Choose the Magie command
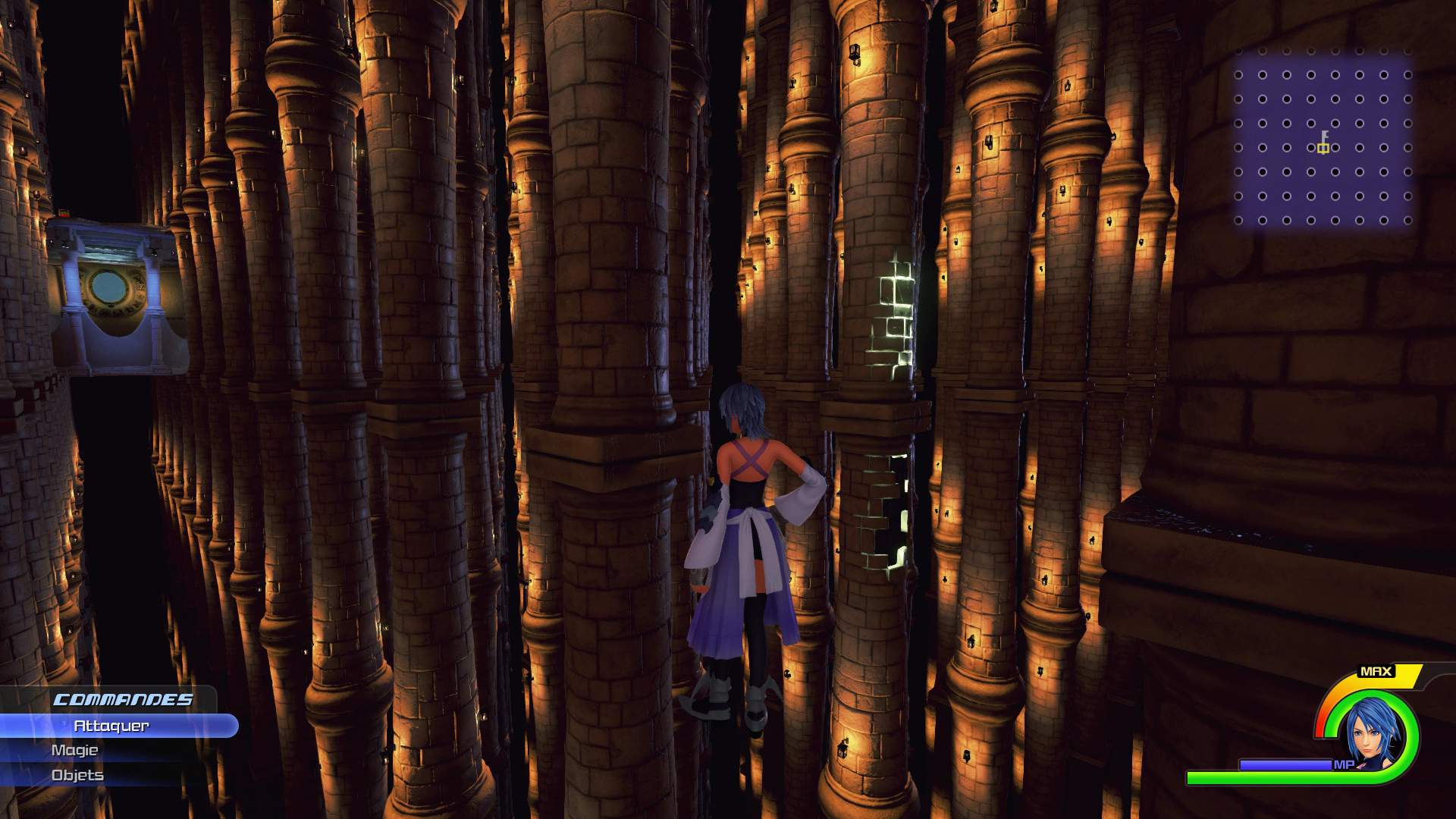This screenshot has height=819, width=1456. (75, 750)
